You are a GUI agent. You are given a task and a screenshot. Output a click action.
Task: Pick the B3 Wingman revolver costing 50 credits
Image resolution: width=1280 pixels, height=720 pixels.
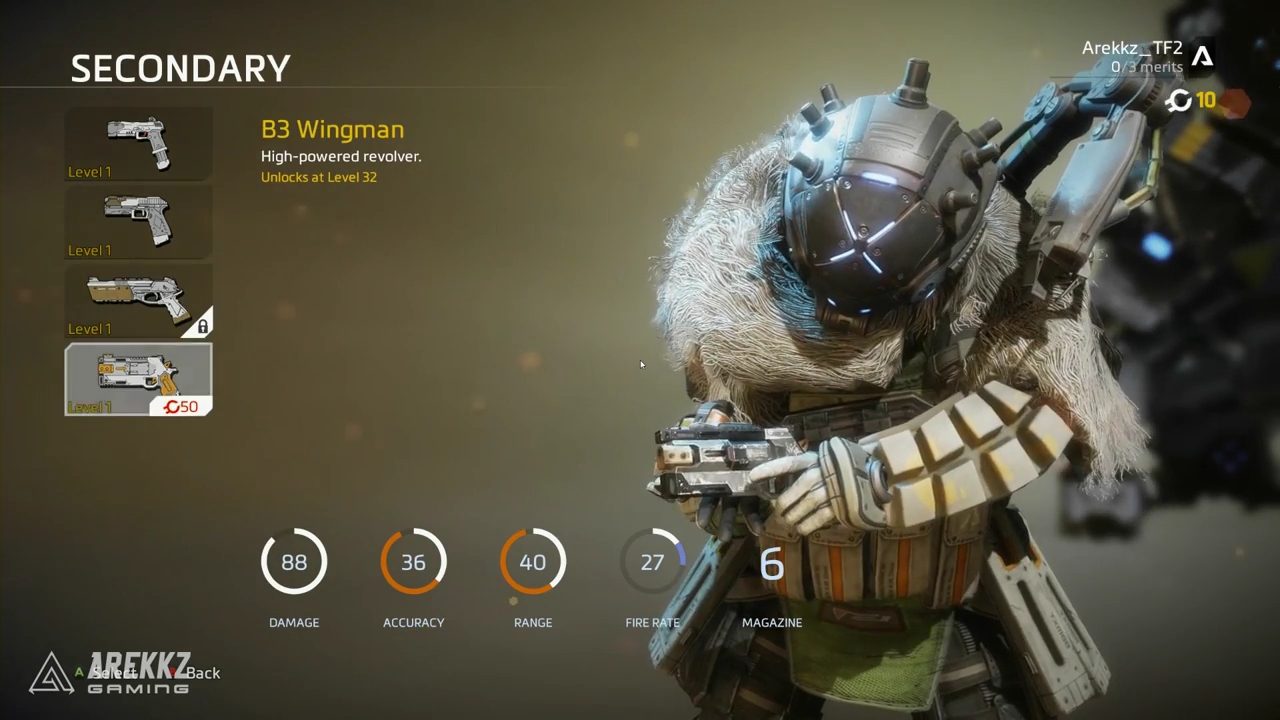tap(139, 379)
